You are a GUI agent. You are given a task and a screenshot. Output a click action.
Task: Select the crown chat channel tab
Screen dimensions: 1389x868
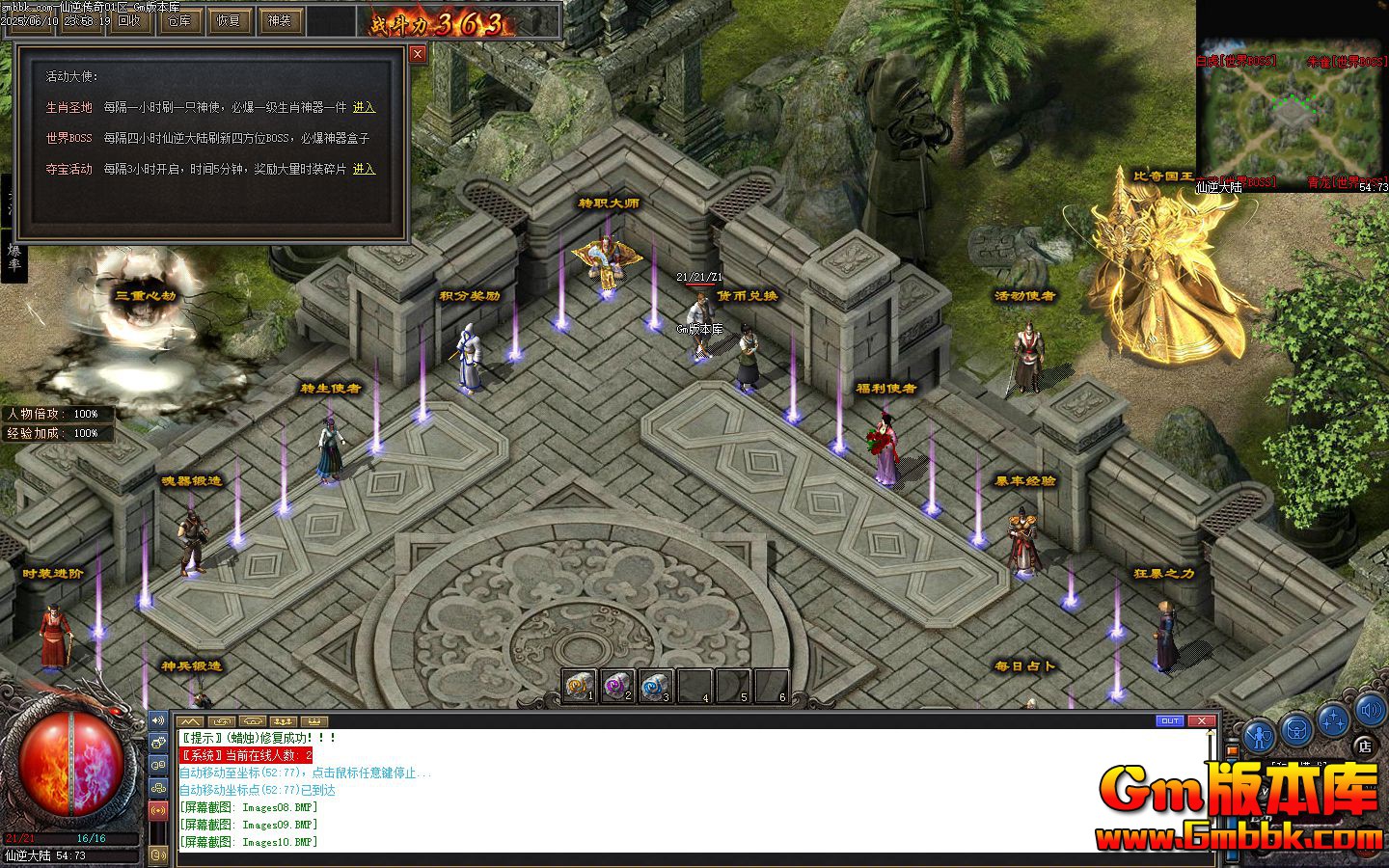point(314,721)
